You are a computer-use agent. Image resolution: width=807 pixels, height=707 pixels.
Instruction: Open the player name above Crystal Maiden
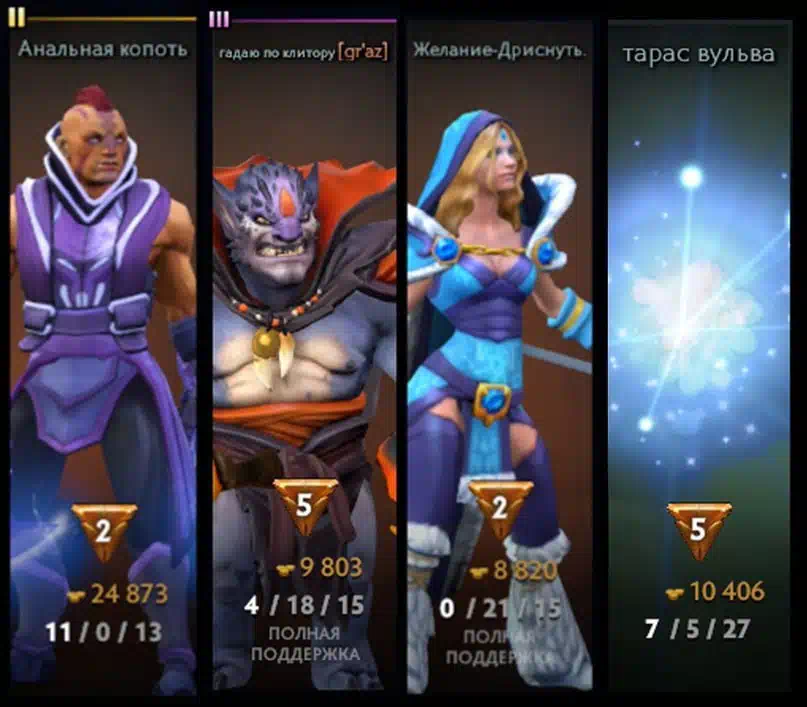pyautogui.click(x=499, y=50)
